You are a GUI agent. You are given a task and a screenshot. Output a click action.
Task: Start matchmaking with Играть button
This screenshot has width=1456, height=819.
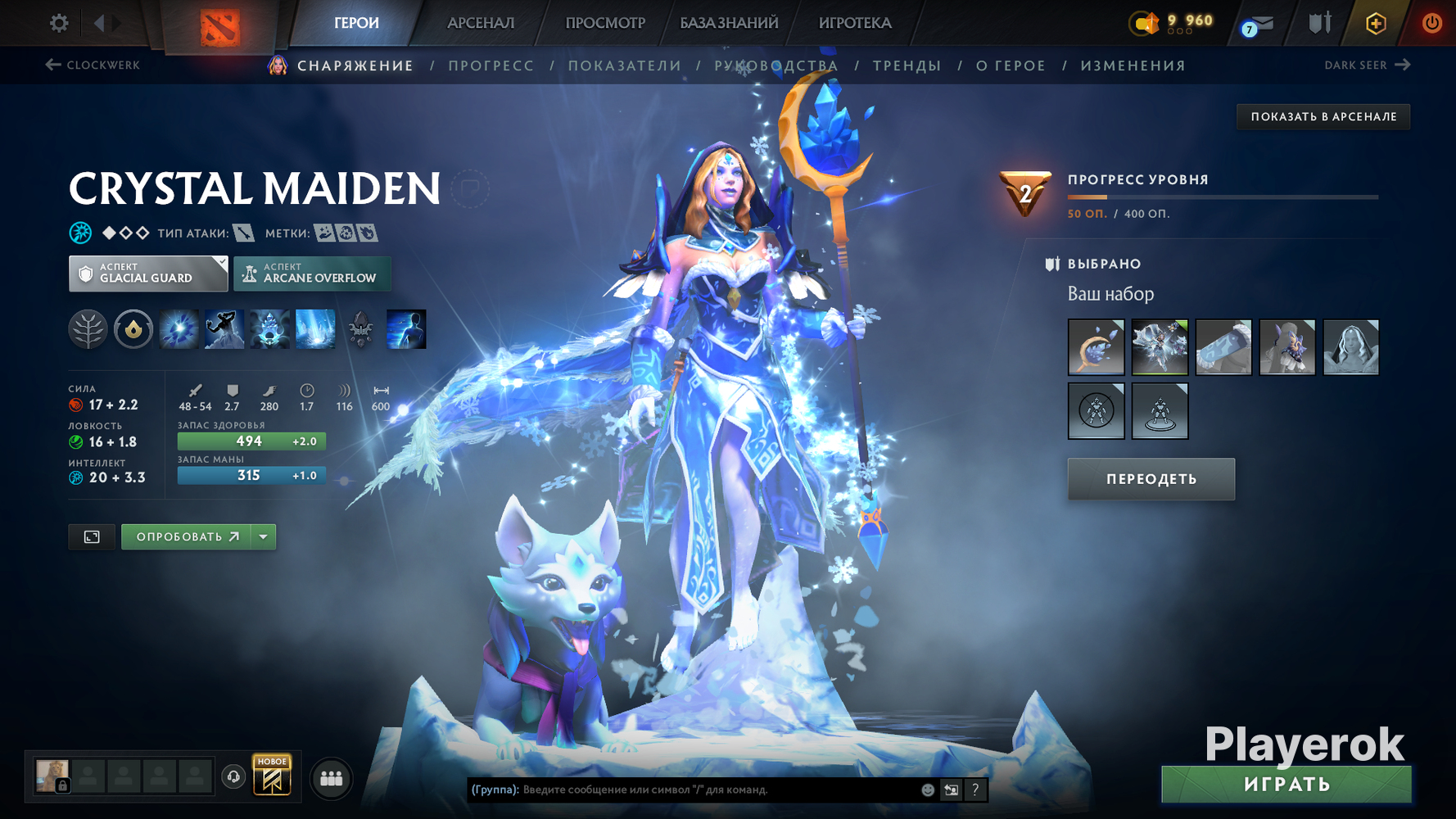pos(1286,785)
